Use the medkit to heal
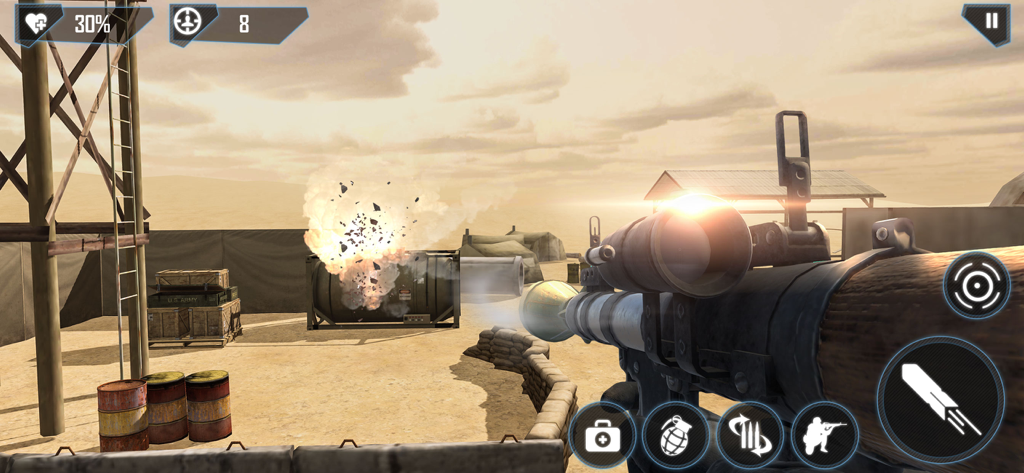The height and width of the screenshot is (473, 1024). pyautogui.click(x=602, y=436)
